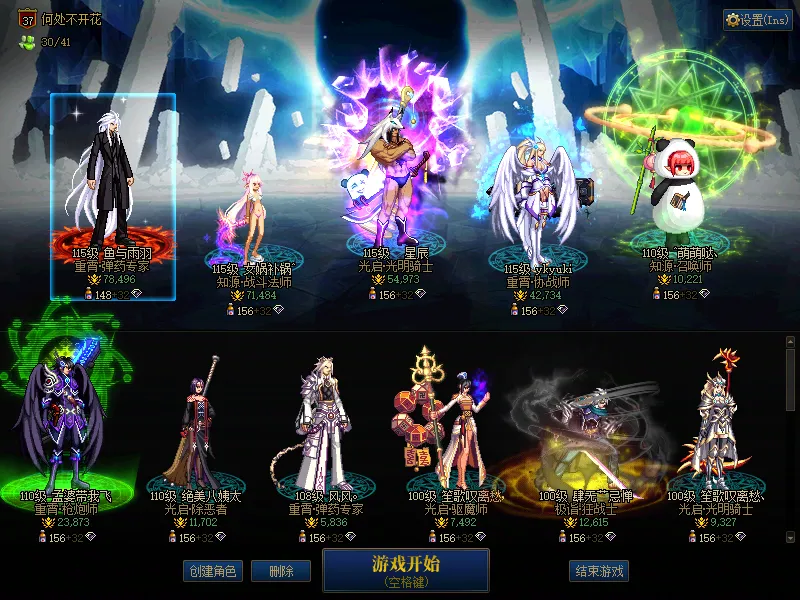
Task: Choose the 极诣·狂战士 character
Action: (585, 430)
